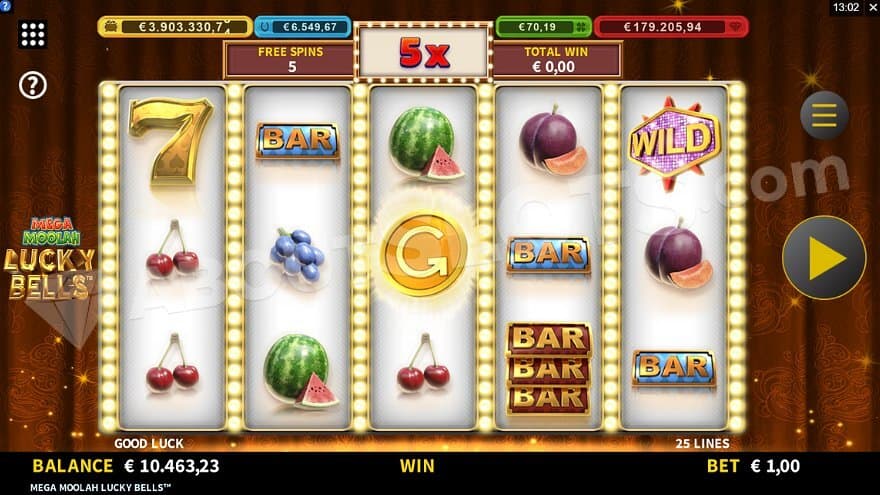Spin the reels with the yellow play button

click(824, 258)
